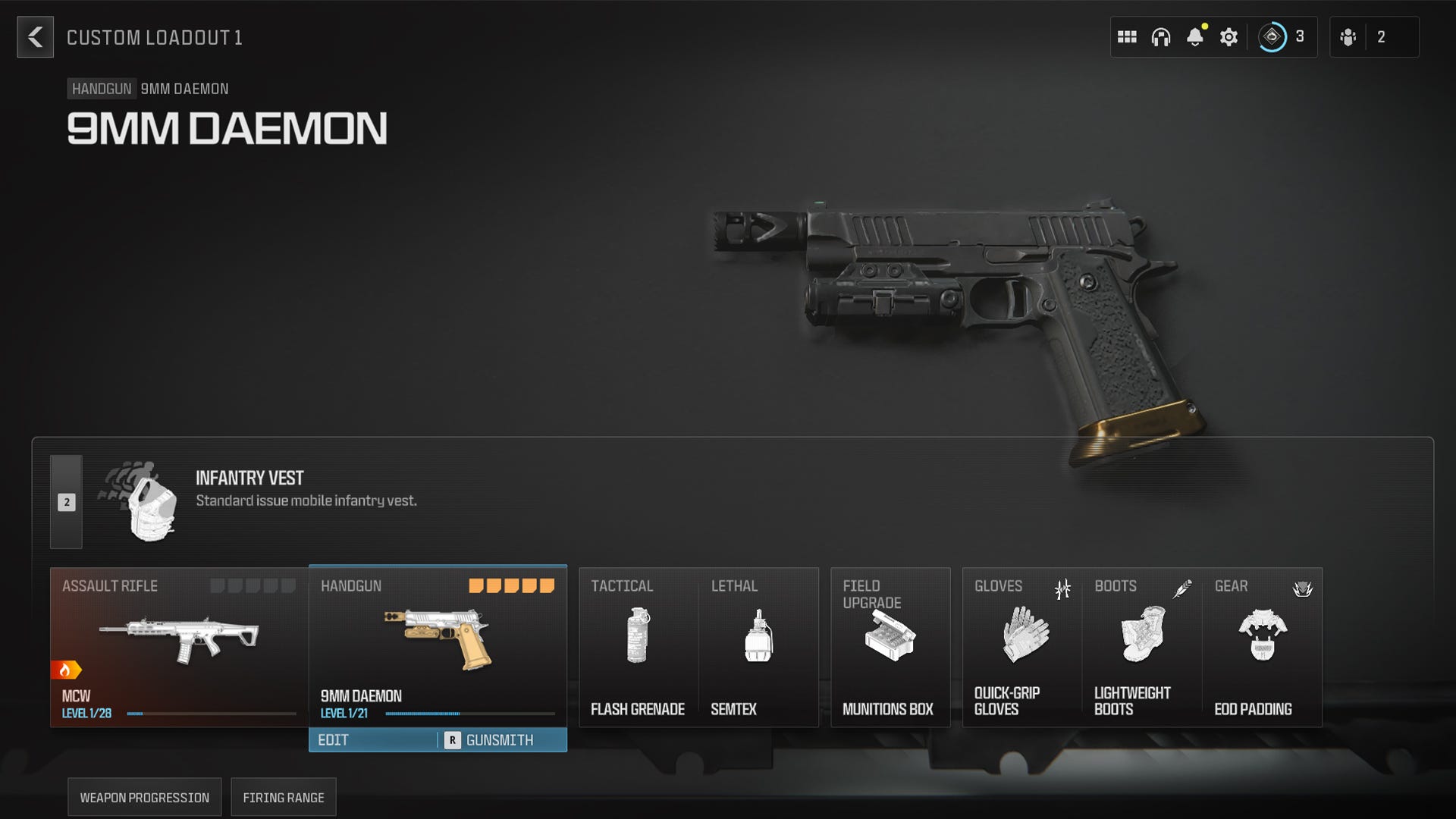Open the social panel showing 2 players
Image resolution: width=1456 pixels, height=819 pixels.
[x=1351, y=36]
